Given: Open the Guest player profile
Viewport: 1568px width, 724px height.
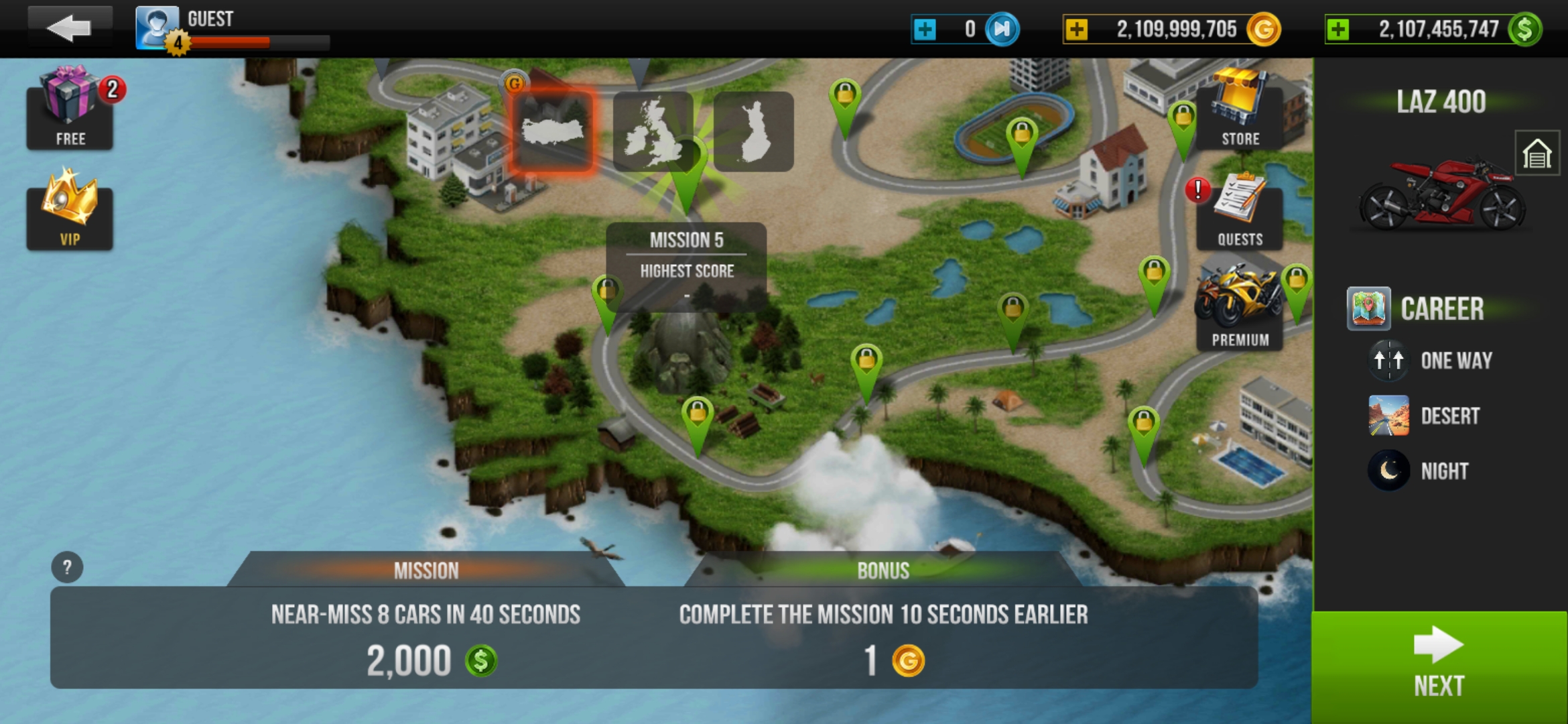Looking at the screenshot, I should coord(157,28).
